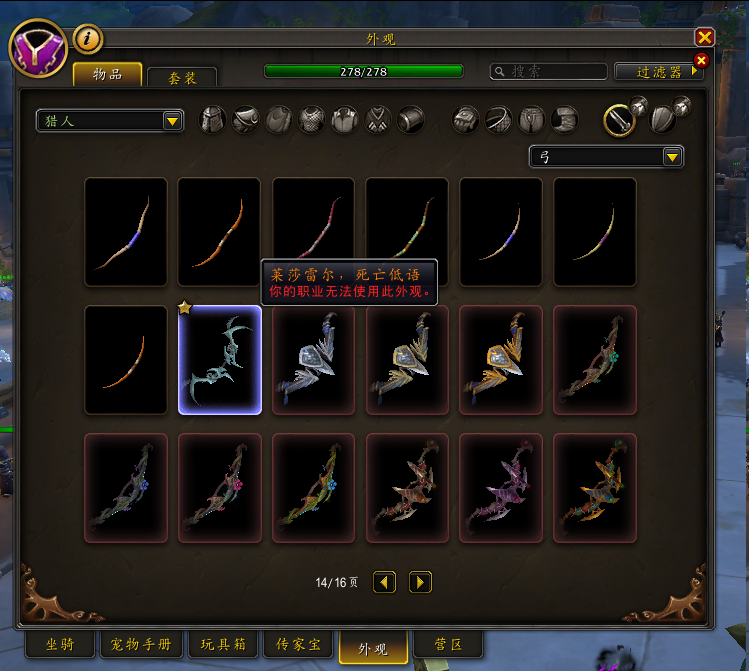This screenshot has height=671, width=749.
Task: Go to the next appearance page
Action: (x=420, y=582)
